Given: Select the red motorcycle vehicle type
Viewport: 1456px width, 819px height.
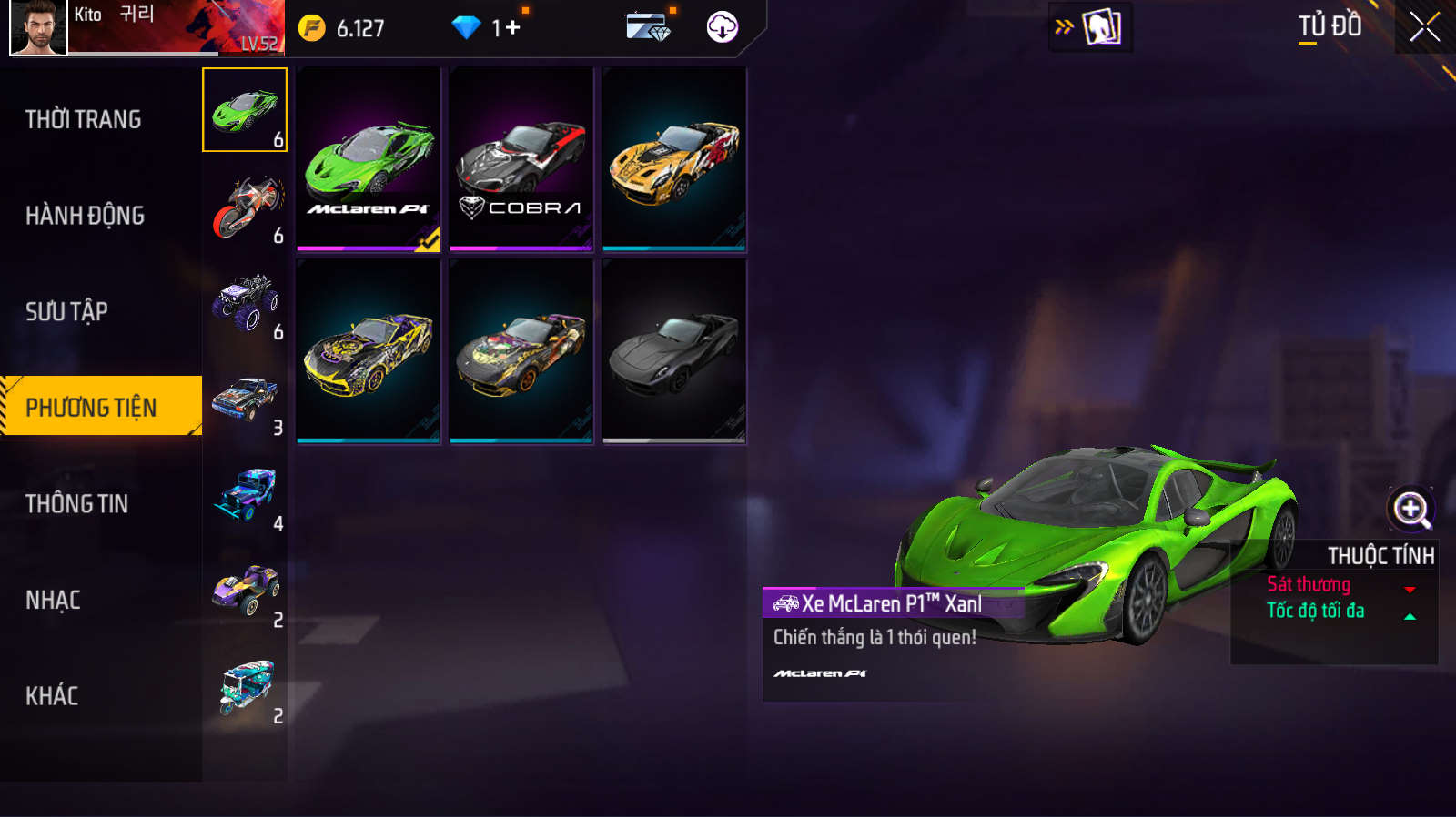Looking at the screenshot, I should point(244,207).
